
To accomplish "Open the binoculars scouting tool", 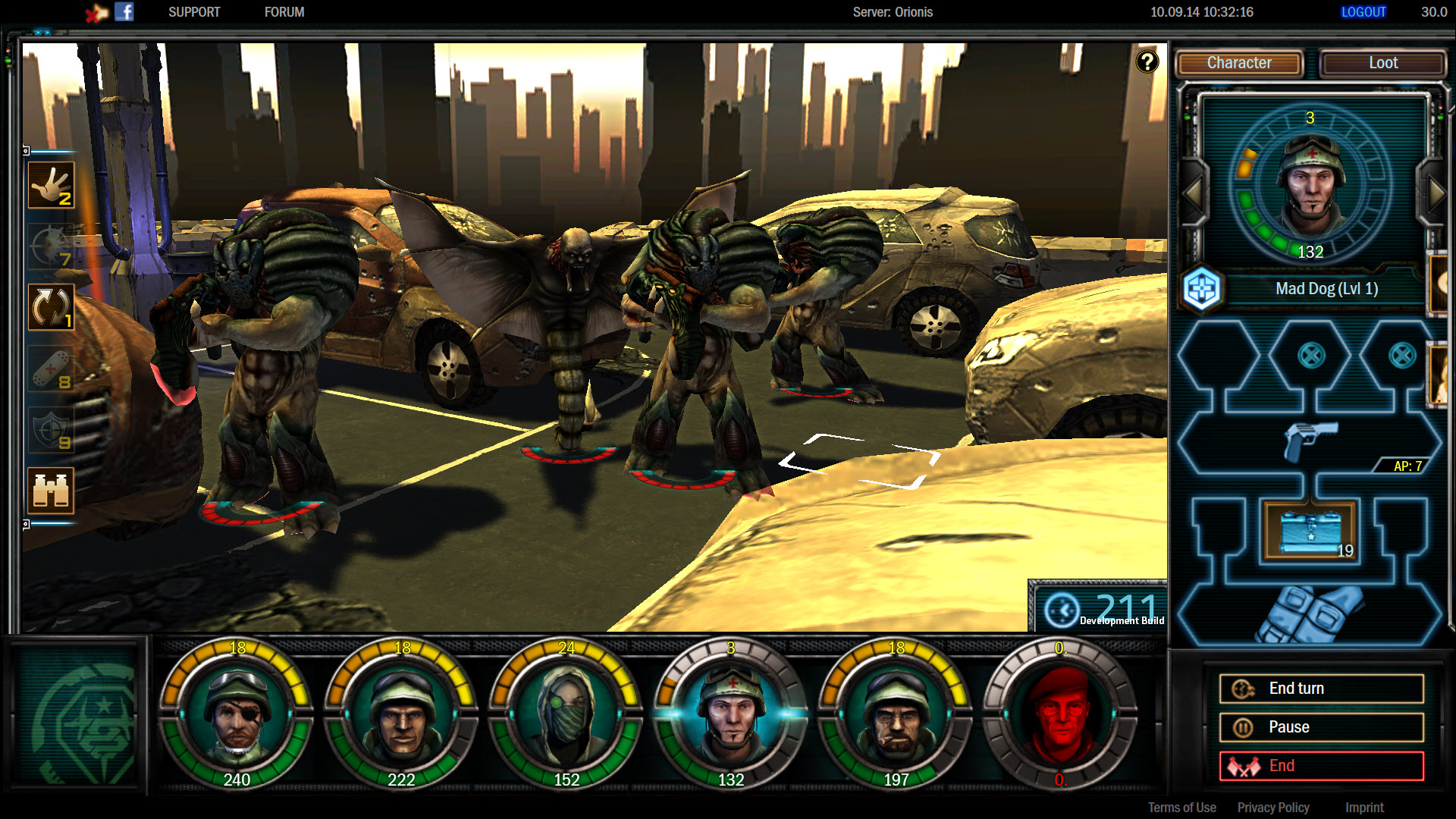I will pos(50,491).
